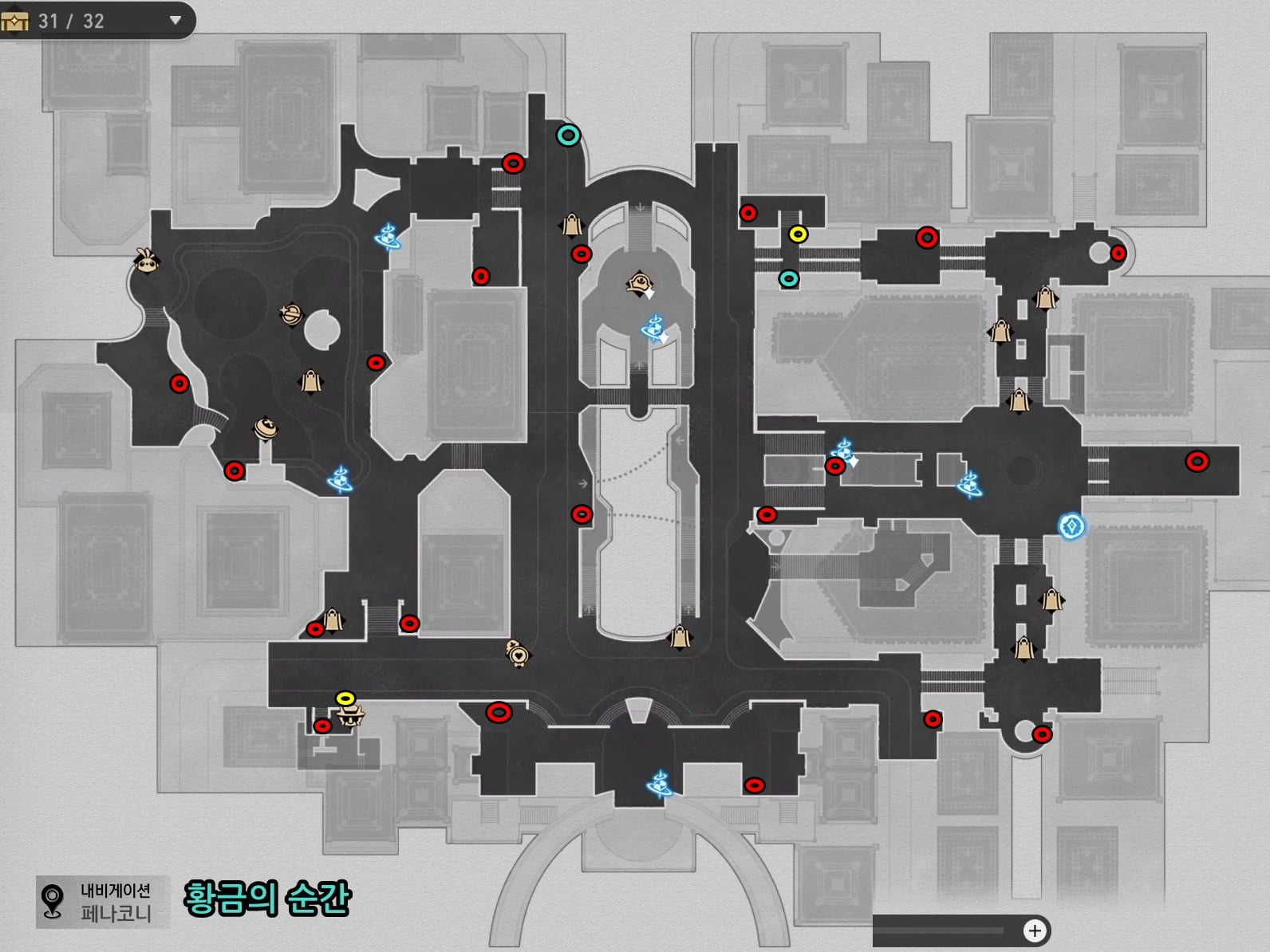The height and width of the screenshot is (952, 1270).
Task: Select the round ball-shaped beige map icon
Action: 266,429
